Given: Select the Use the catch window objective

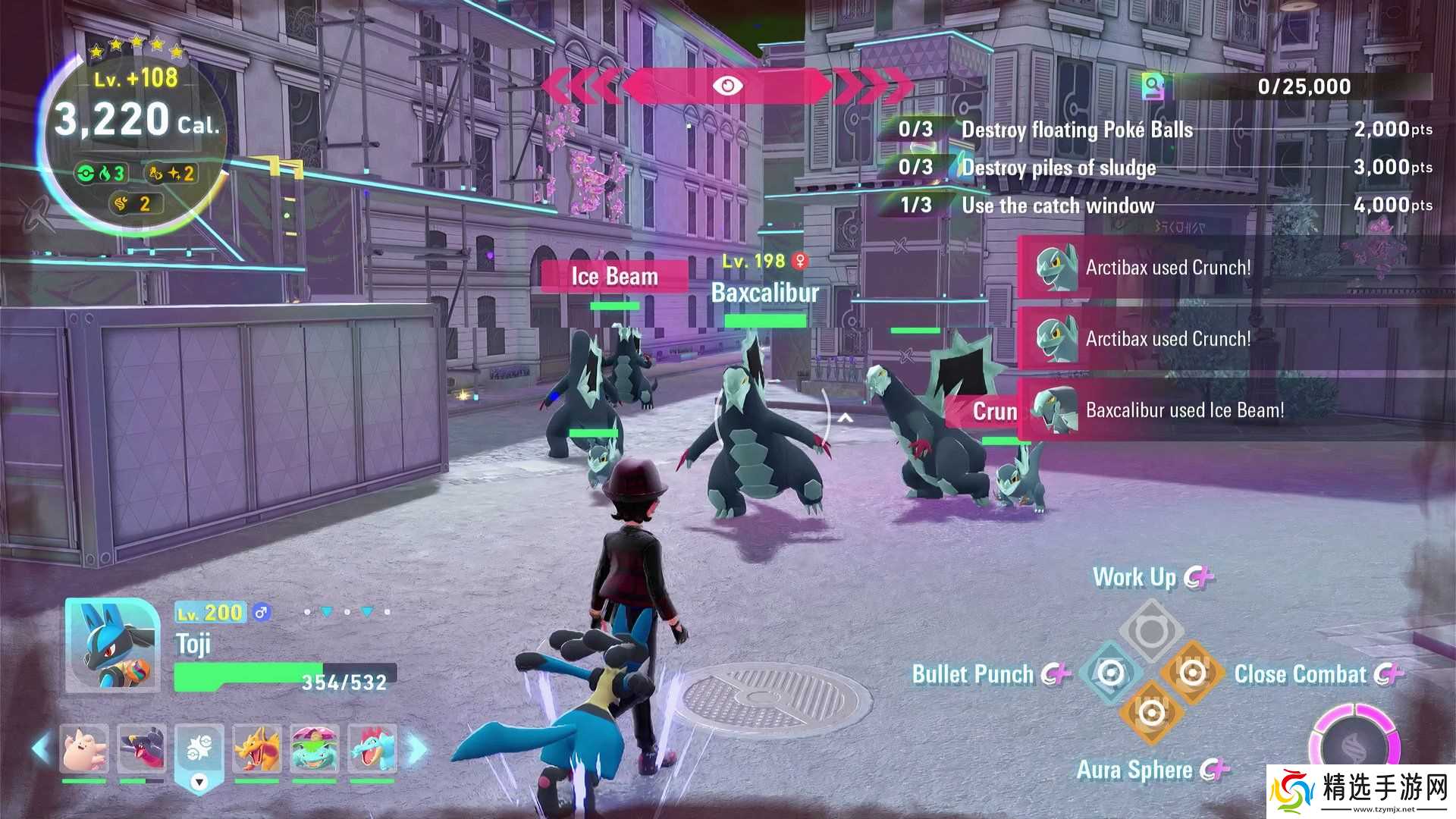Looking at the screenshot, I should [1058, 206].
